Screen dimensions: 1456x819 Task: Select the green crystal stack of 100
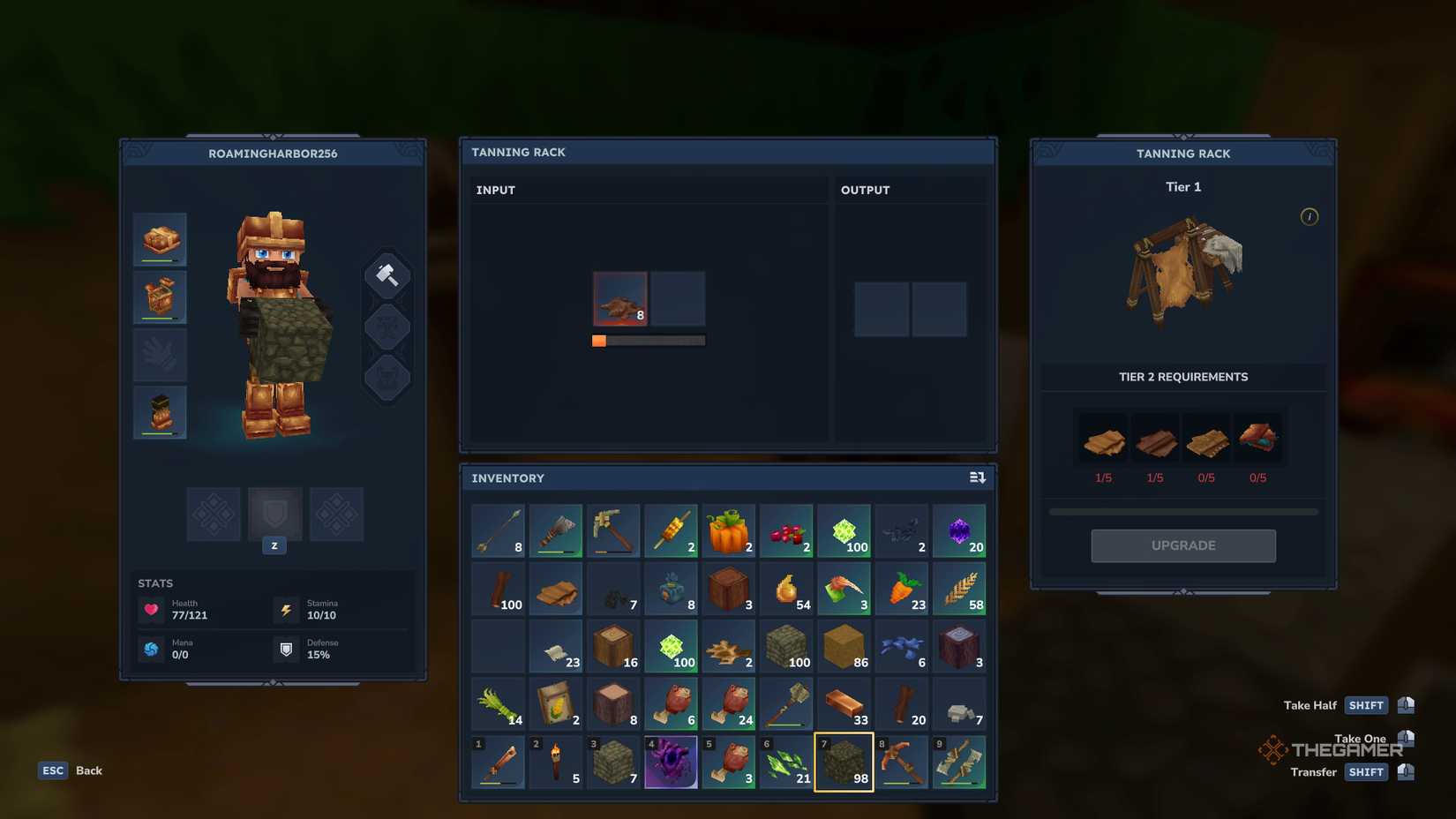click(x=844, y=530)
